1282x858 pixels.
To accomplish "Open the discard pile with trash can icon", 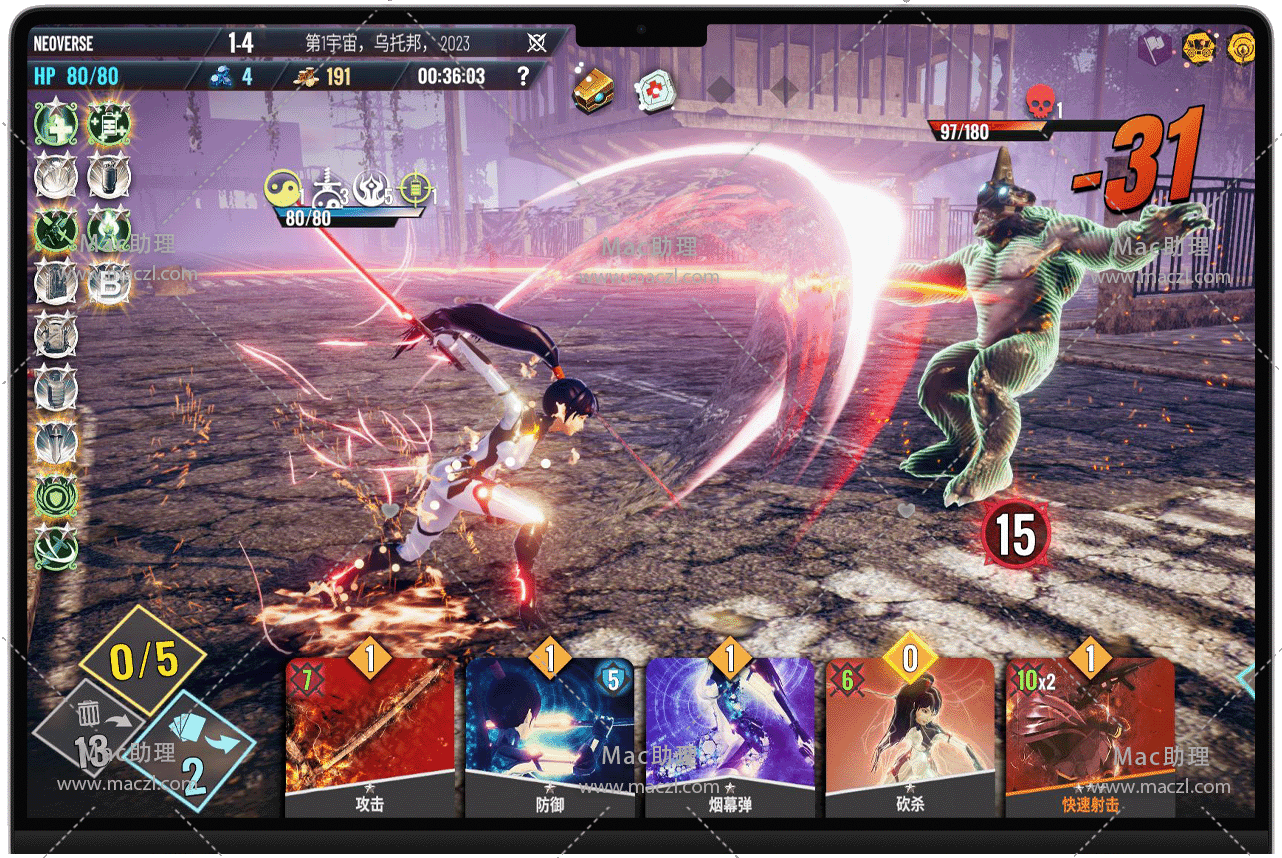I will (x=88, y=727).
